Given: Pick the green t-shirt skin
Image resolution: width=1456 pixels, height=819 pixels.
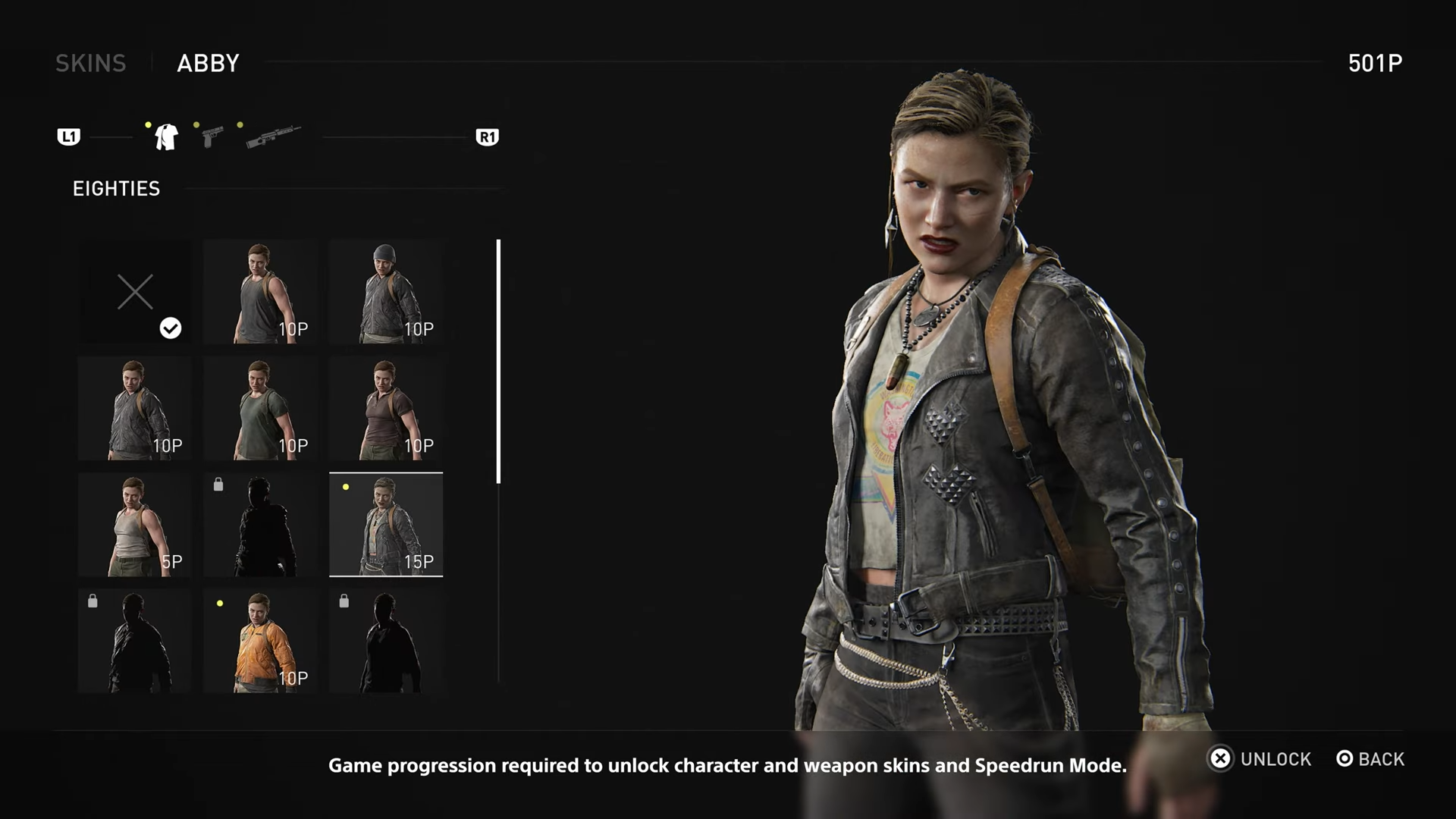Looking at the screenshot, I should click(260, 409).
